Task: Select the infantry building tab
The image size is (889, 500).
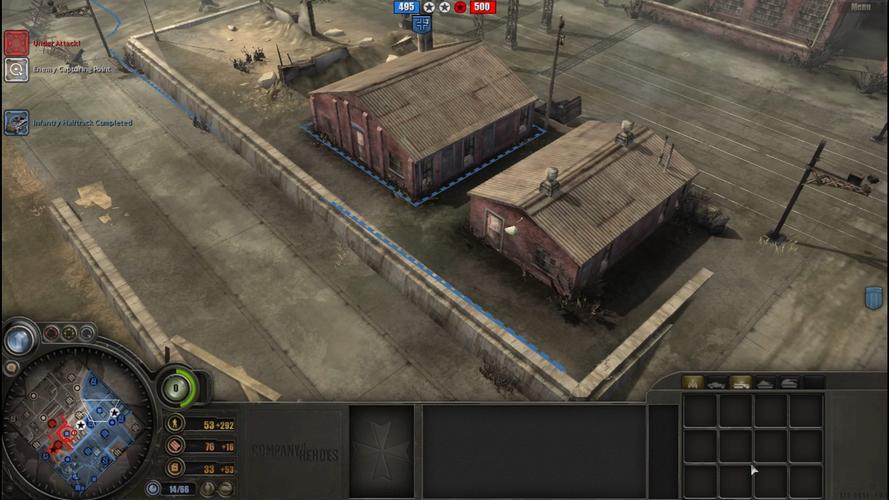Action: (x=690, y=382)
